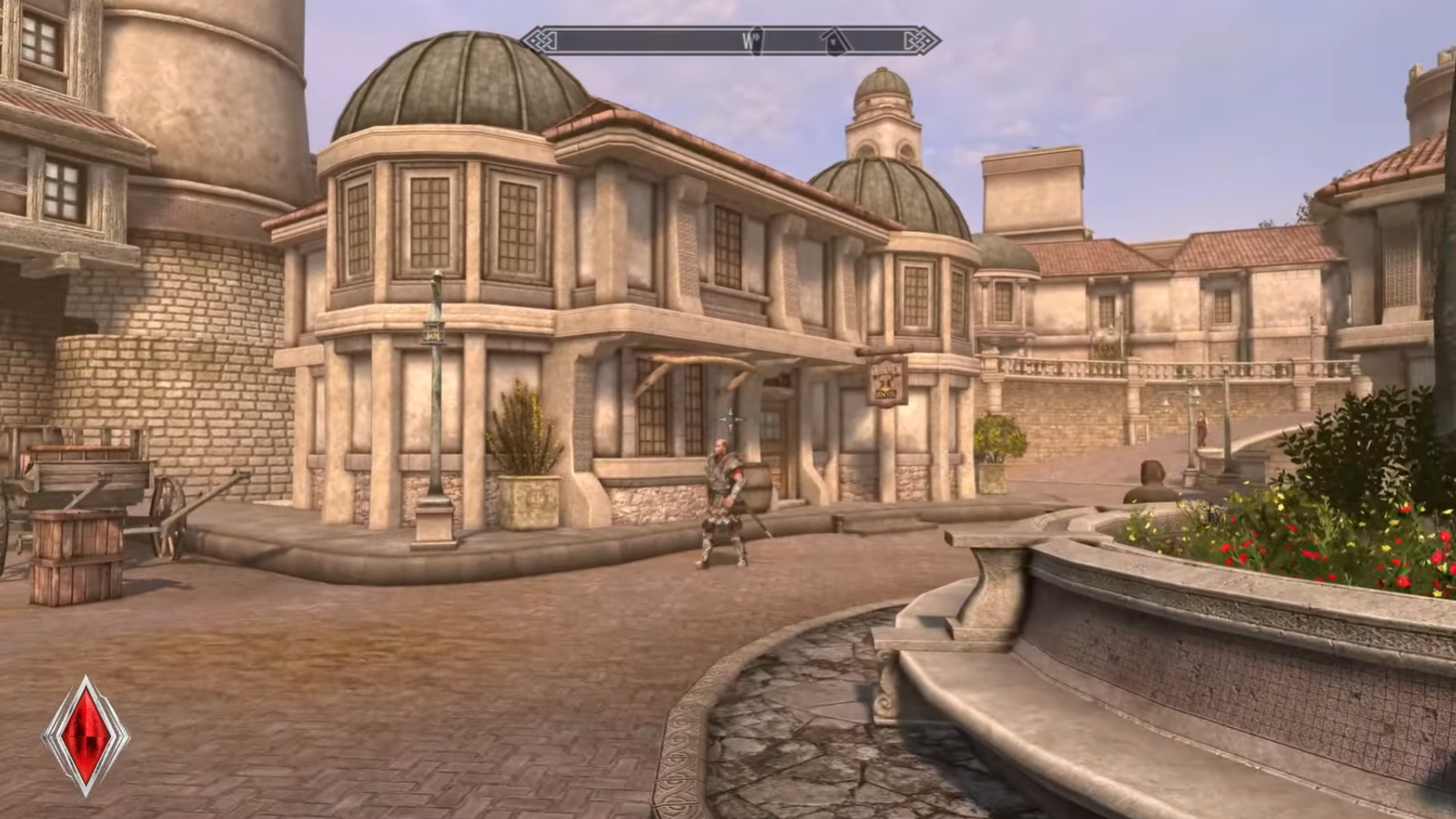Click the barrel carried beside the NPC

click(757, 487)
